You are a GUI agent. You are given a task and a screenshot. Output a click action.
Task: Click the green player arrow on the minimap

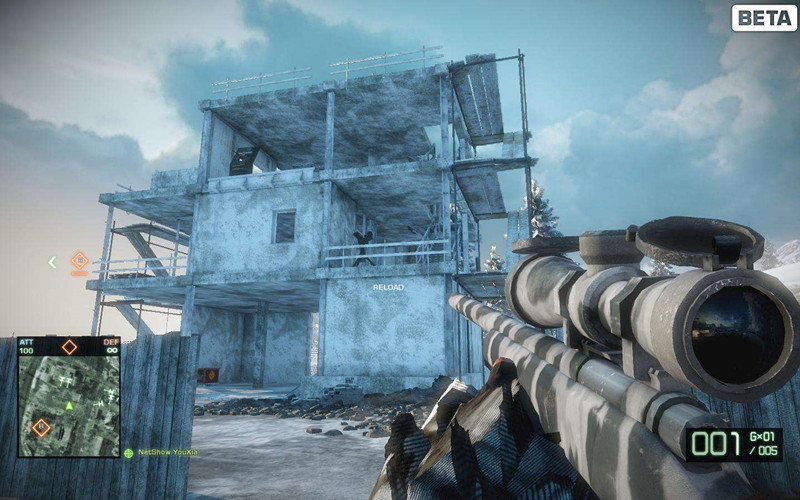tap(69, 407)
